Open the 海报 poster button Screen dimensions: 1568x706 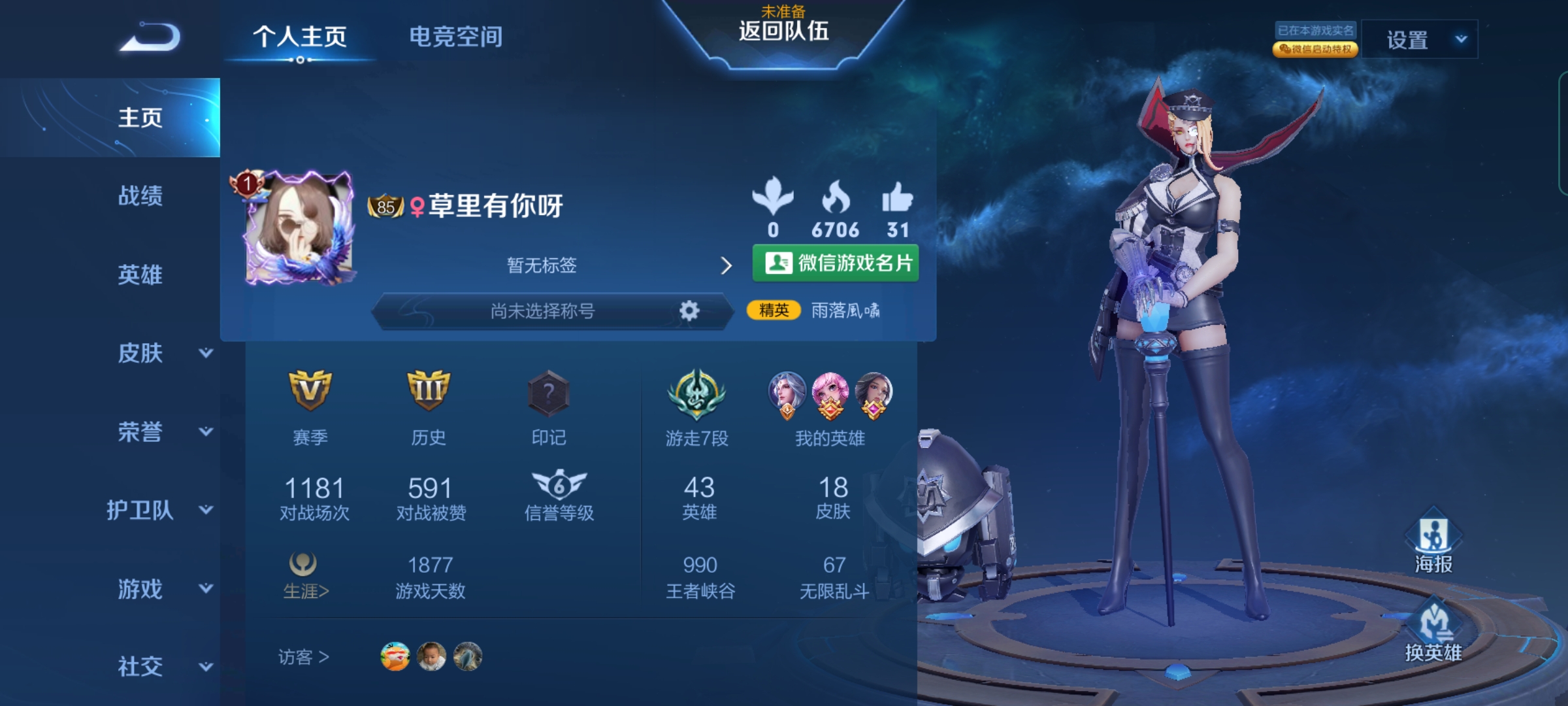click(1433, 543)
